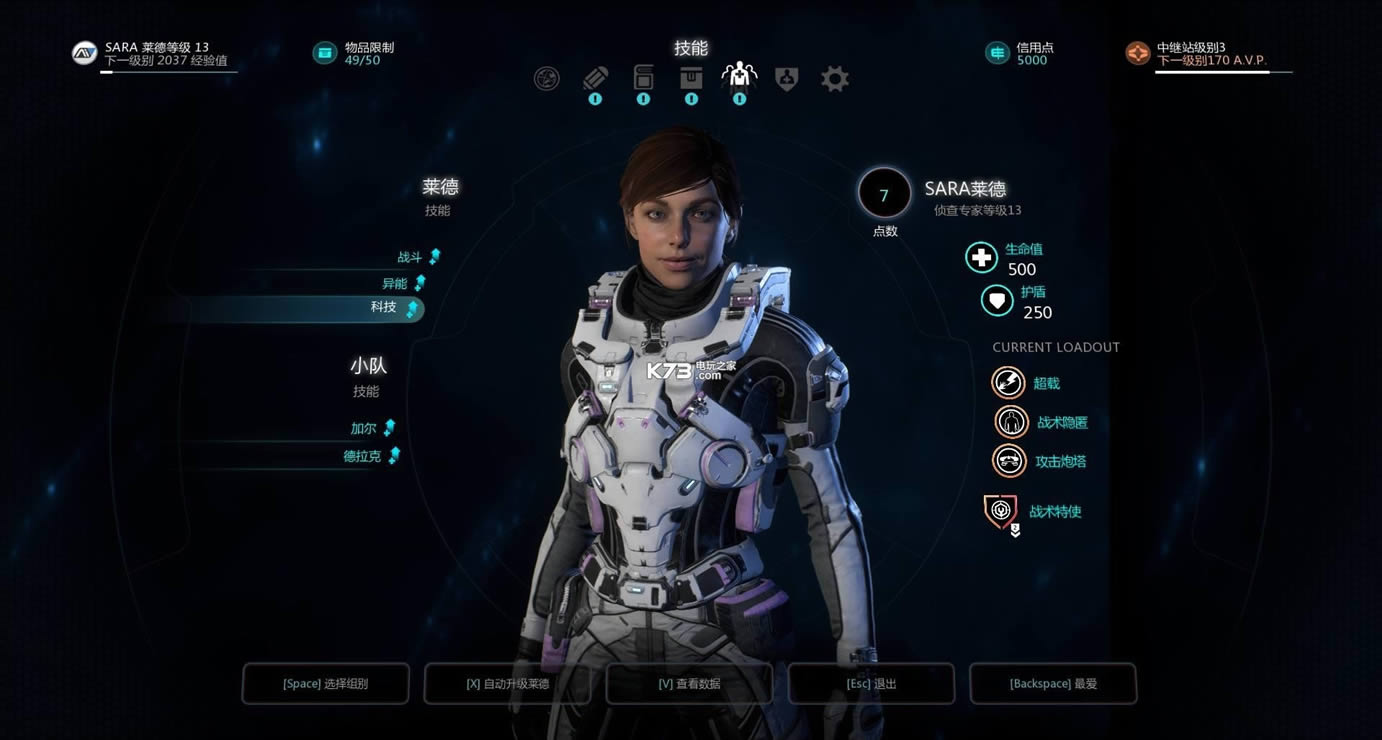Click the 自动升级莱德 auto level button
Image resolution: width=1382 pixels, height=740 pixels.
coord(508,684)
